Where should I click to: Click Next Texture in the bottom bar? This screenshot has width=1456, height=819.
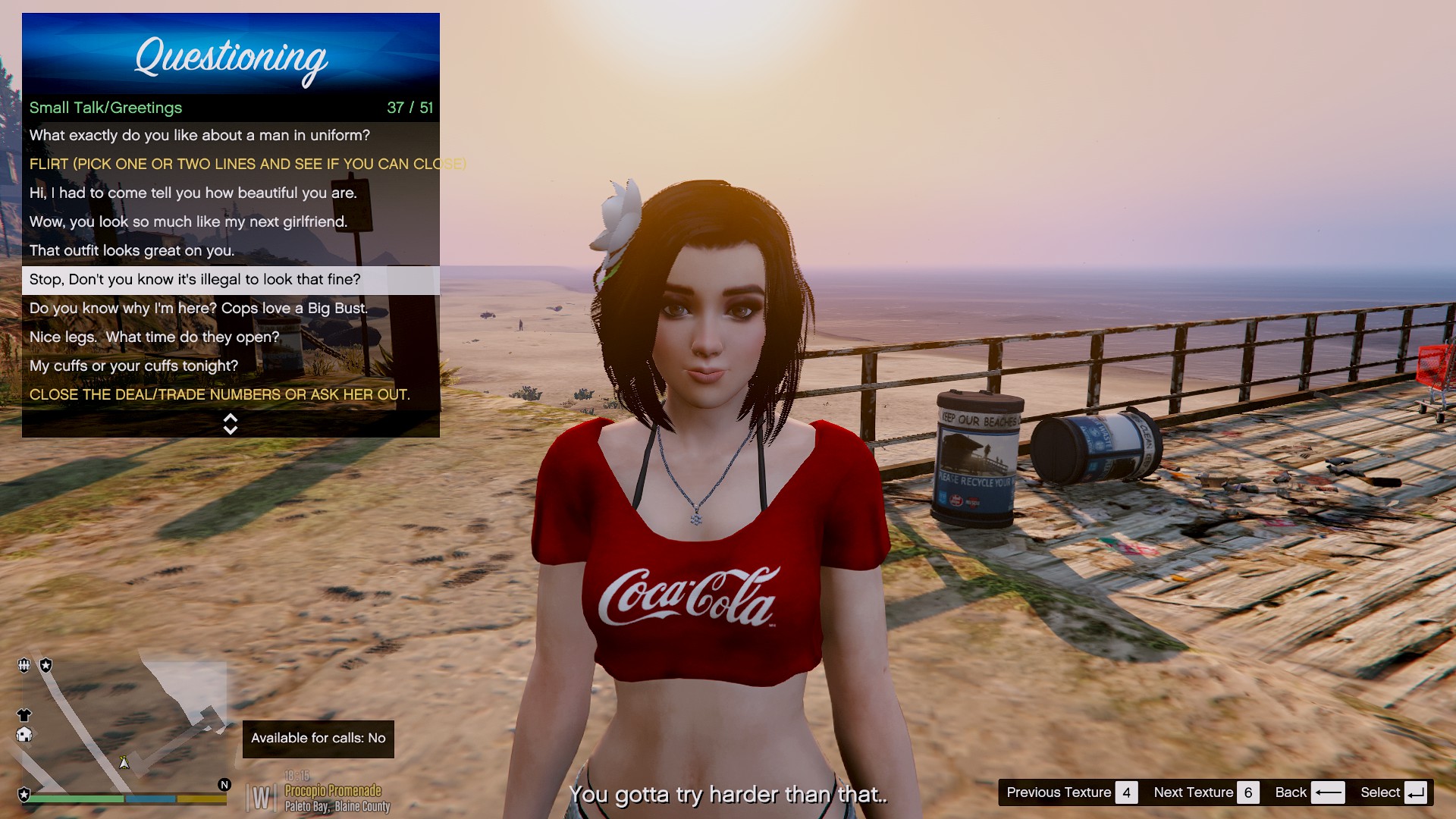1205,792
